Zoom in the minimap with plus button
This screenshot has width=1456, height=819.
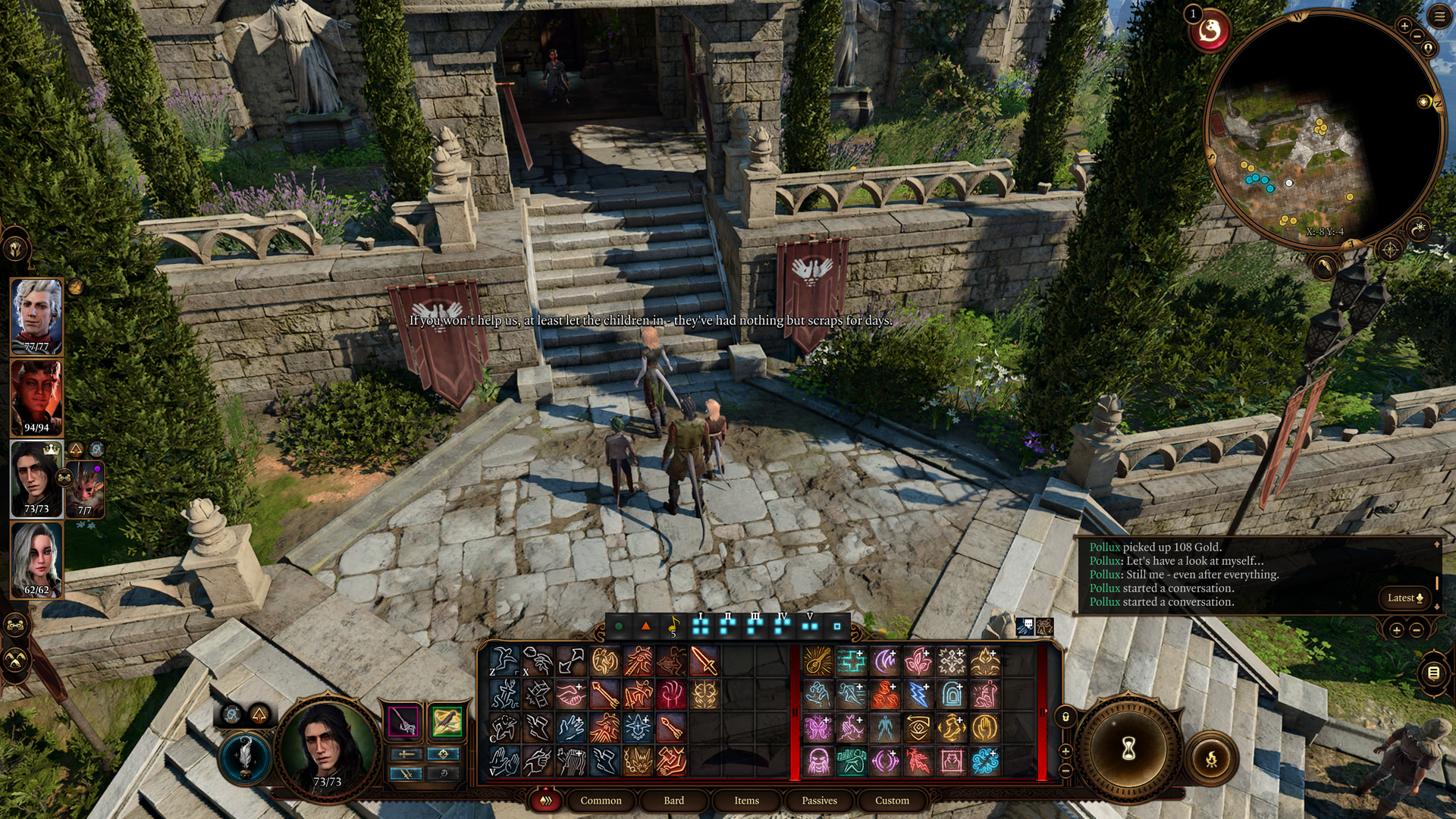1404,27
